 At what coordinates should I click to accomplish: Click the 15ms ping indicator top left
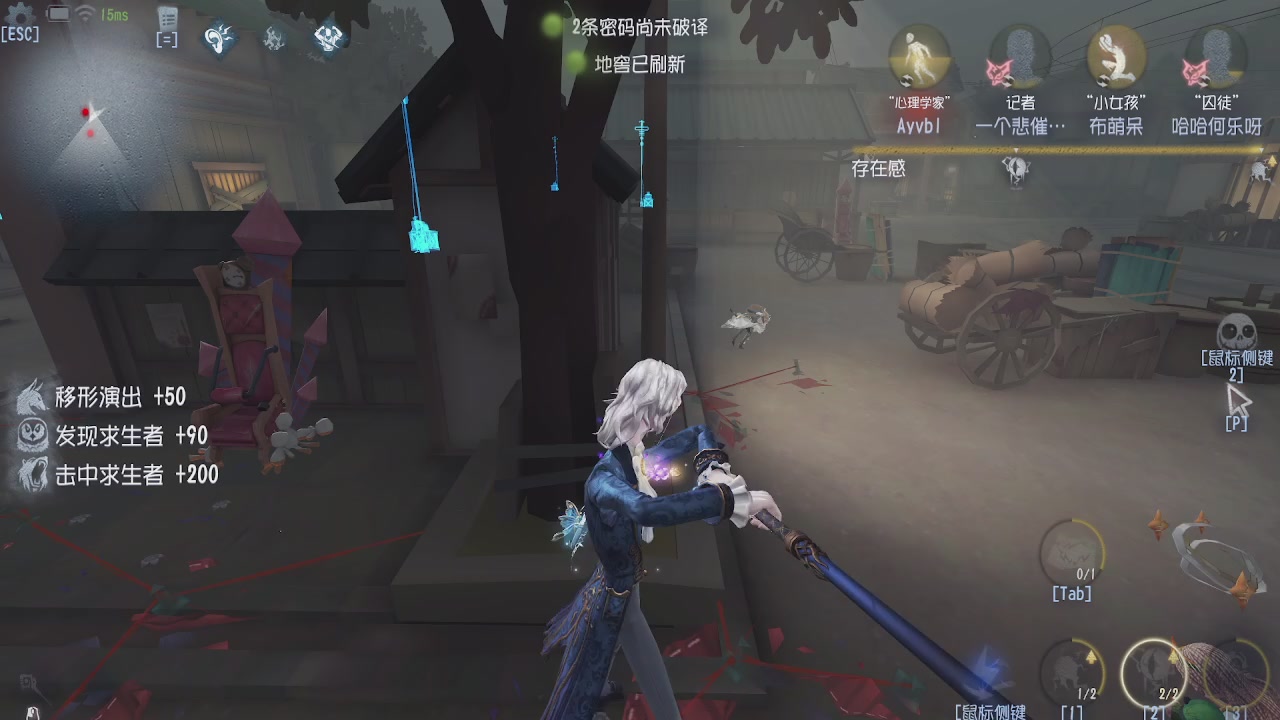(x=113, y=14)
